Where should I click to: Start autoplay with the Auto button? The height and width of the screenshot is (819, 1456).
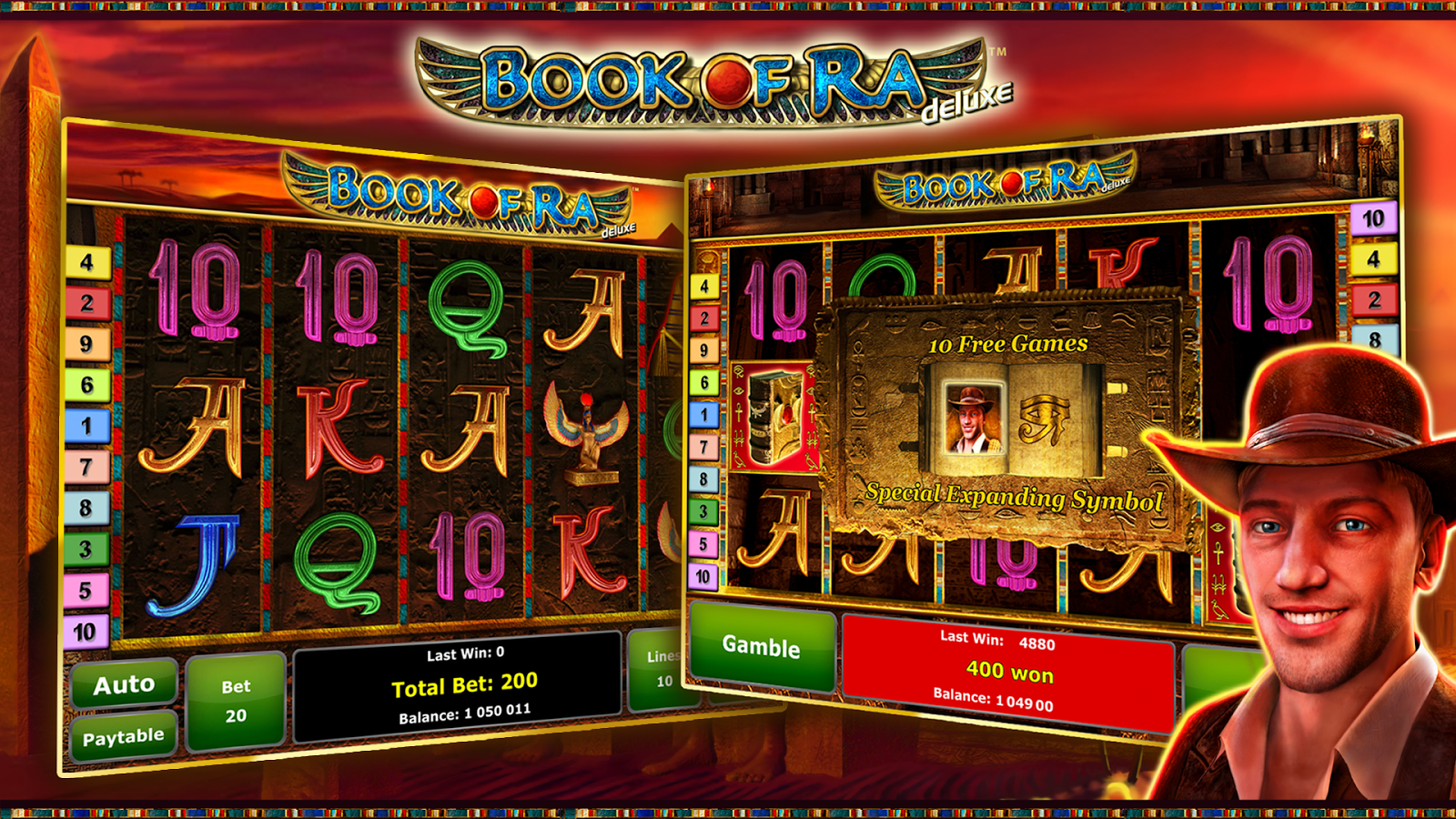(x=125, y=684)
